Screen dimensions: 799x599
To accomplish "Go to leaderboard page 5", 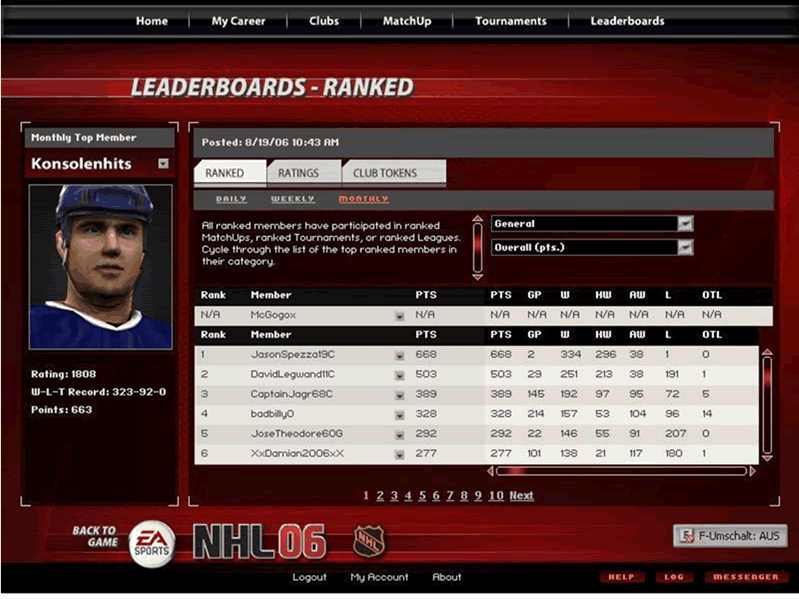I will coord(422,496).
